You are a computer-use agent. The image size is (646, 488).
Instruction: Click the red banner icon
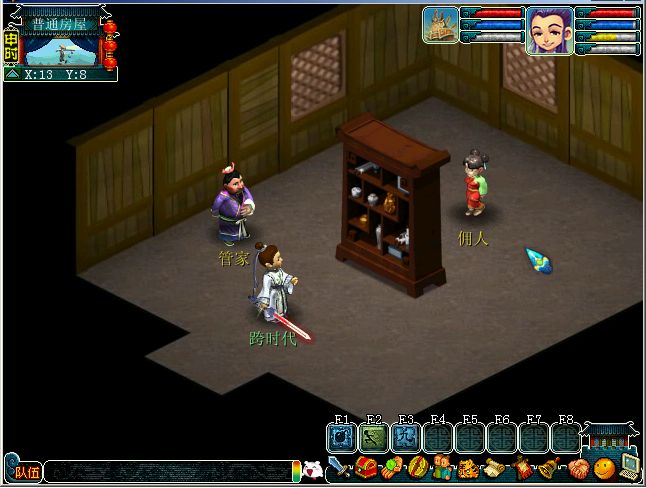(521, 467)
